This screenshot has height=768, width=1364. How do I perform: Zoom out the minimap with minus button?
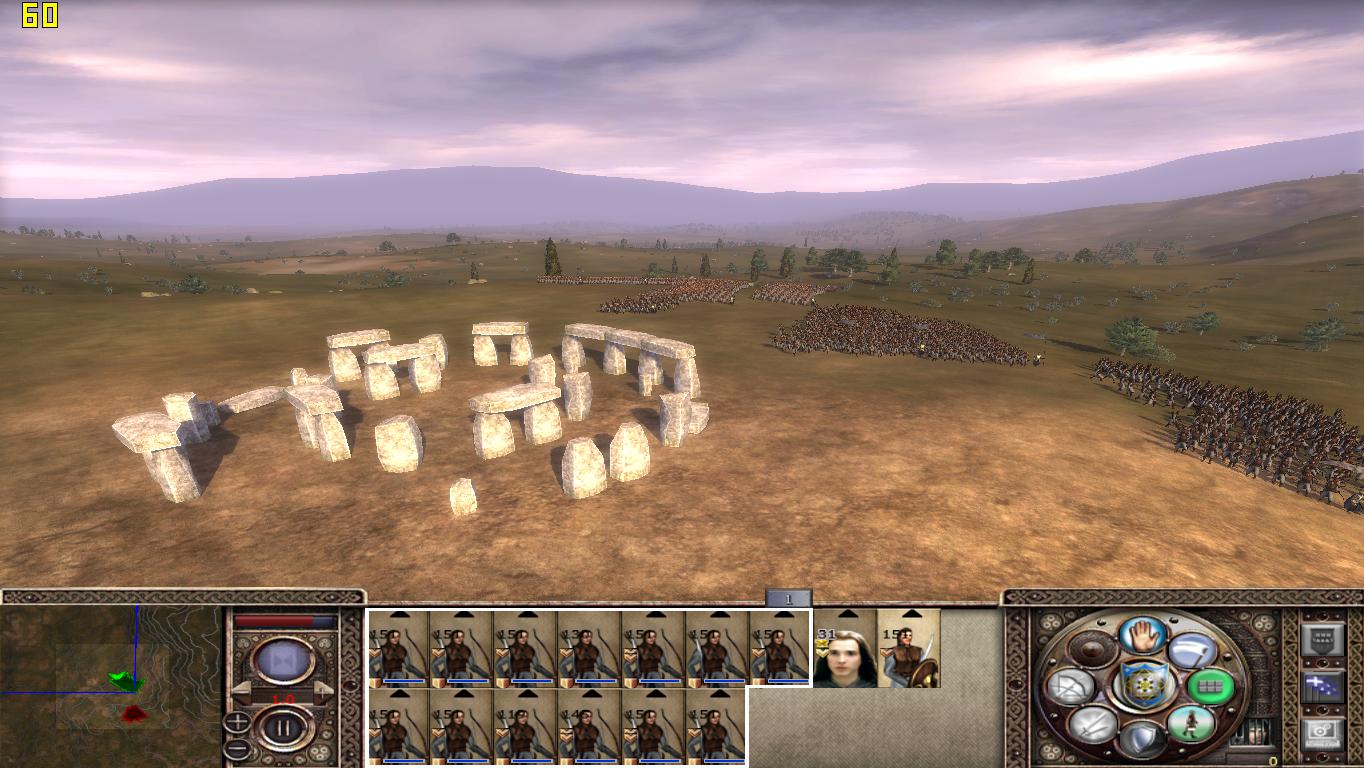[237, 748]
